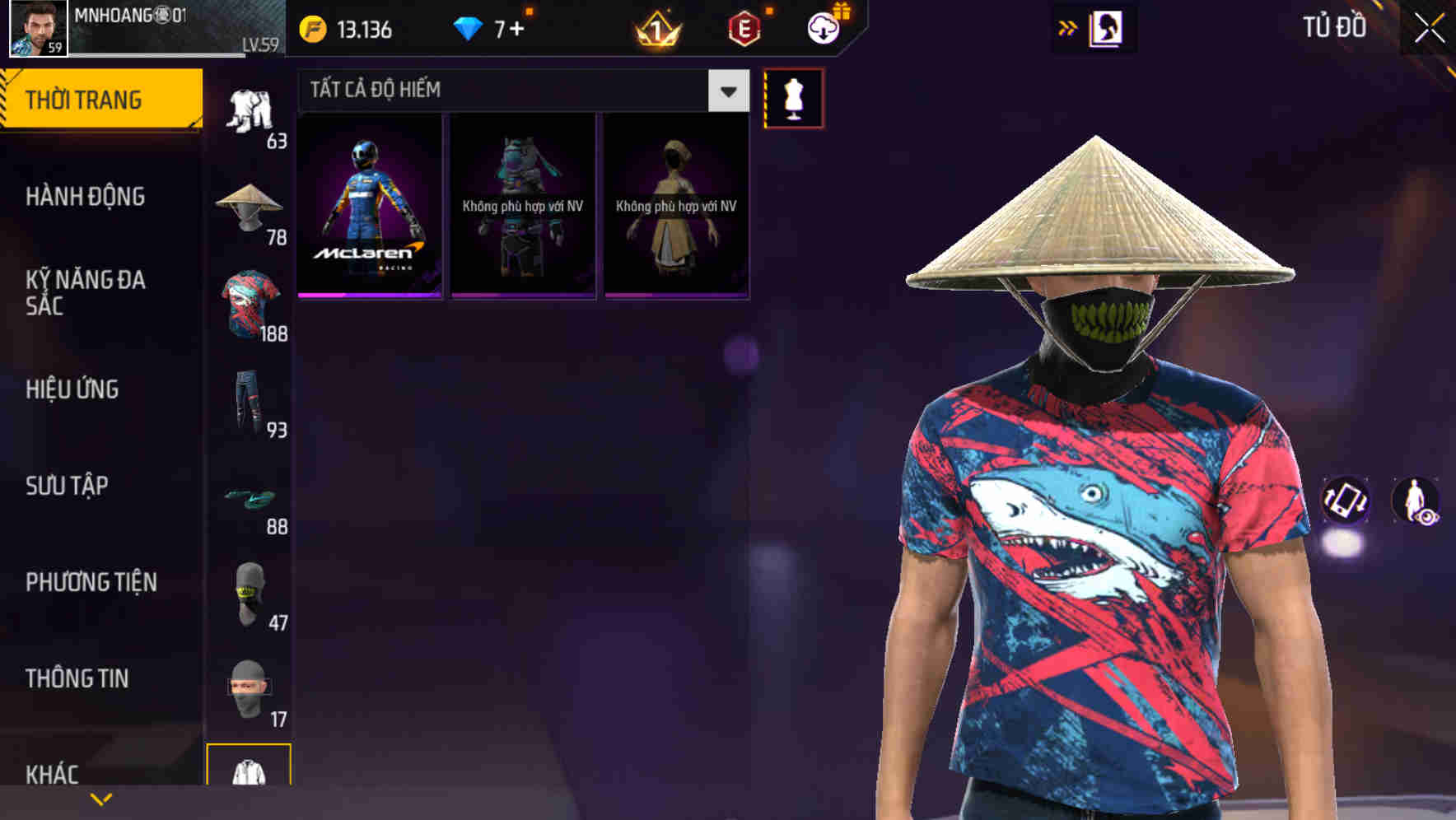Toggle the mannequin preview button
Viewport: 1456px width, 820px height.
point(795,98)
